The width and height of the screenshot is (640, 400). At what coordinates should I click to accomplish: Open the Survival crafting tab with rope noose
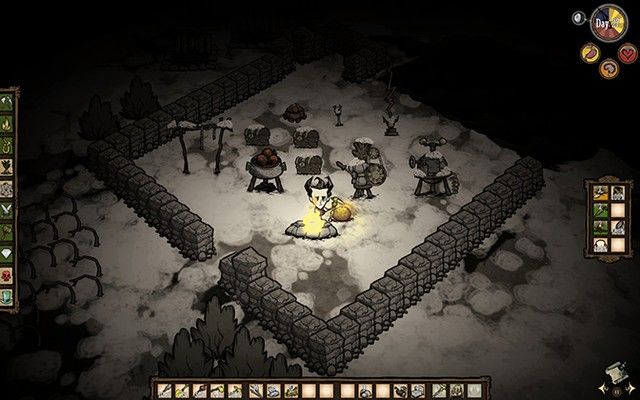coord(8,146)
